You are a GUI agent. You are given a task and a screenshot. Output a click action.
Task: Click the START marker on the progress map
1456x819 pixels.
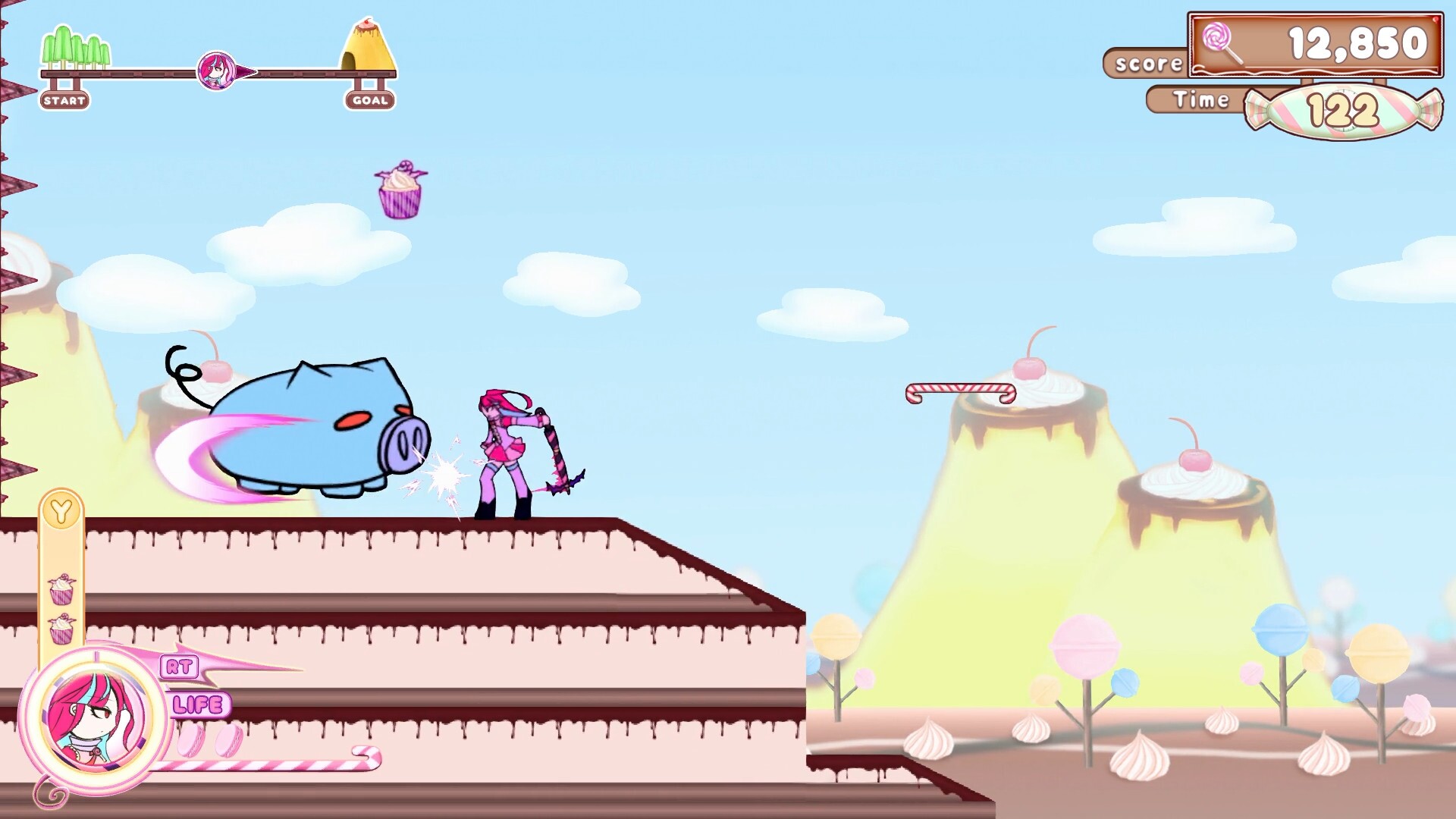click(x=64, y=99)
